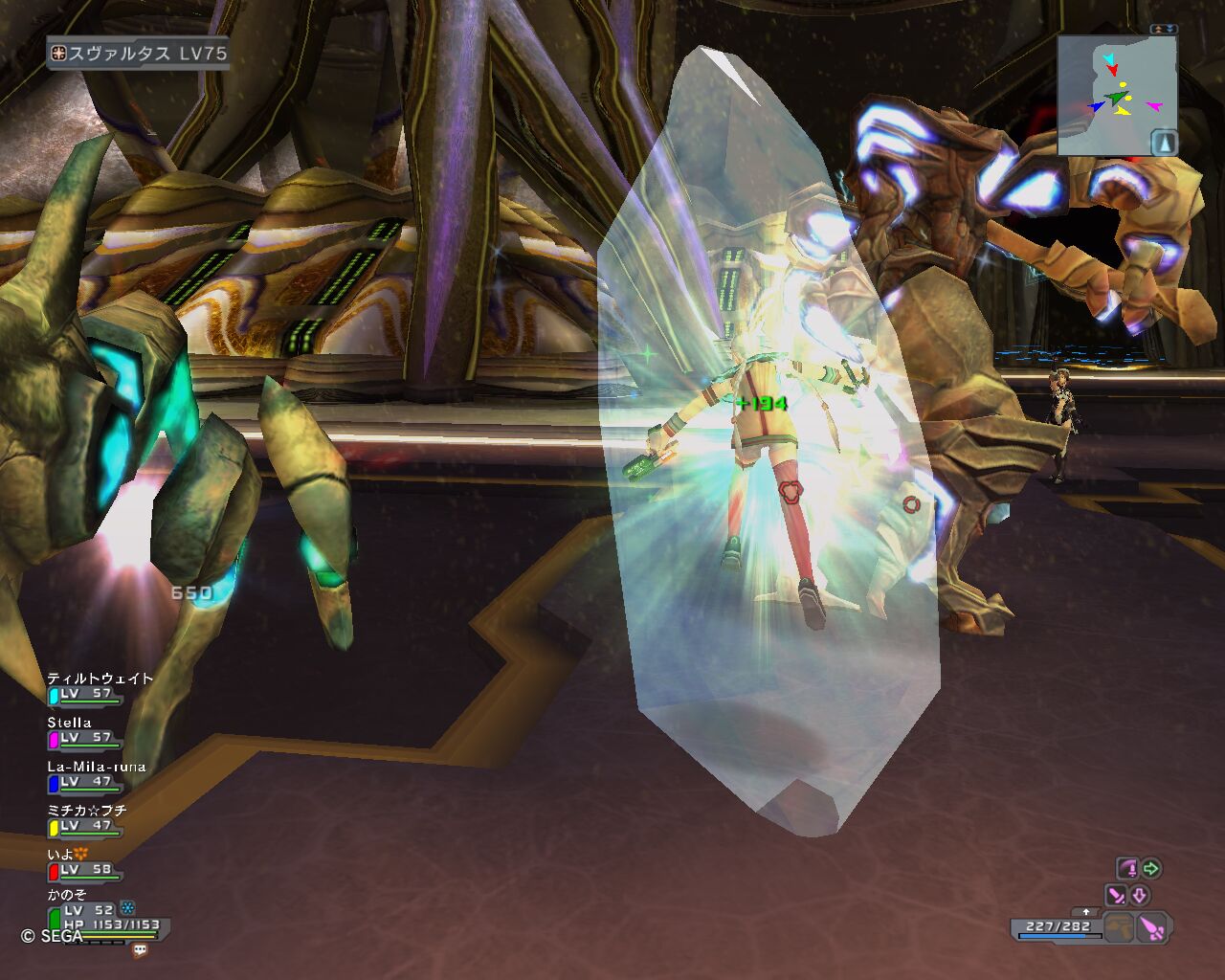Click the スヴァルタス LV75 target label

coord(140,54)
